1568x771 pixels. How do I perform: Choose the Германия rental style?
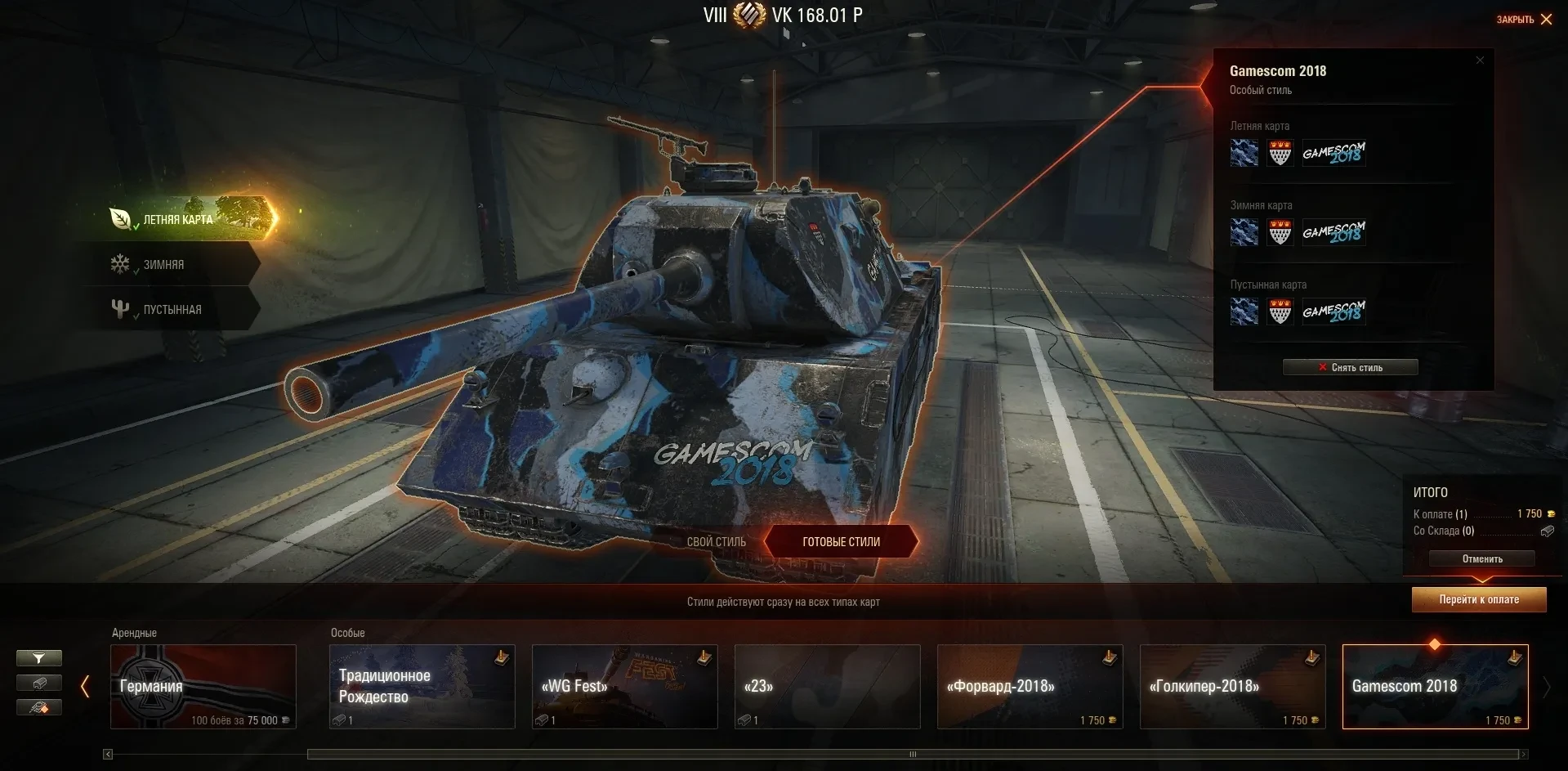click(x=203, y=686)
